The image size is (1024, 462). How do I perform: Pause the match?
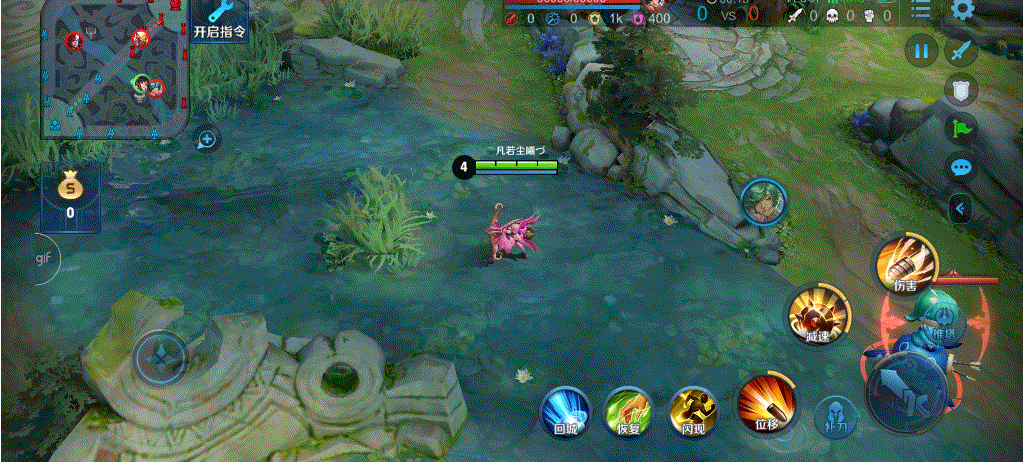click(x=921, y=50)
